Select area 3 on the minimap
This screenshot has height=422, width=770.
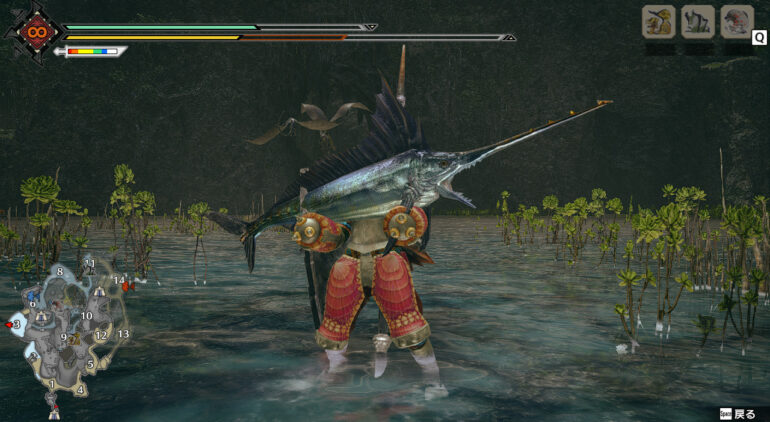tap(17, 324)
